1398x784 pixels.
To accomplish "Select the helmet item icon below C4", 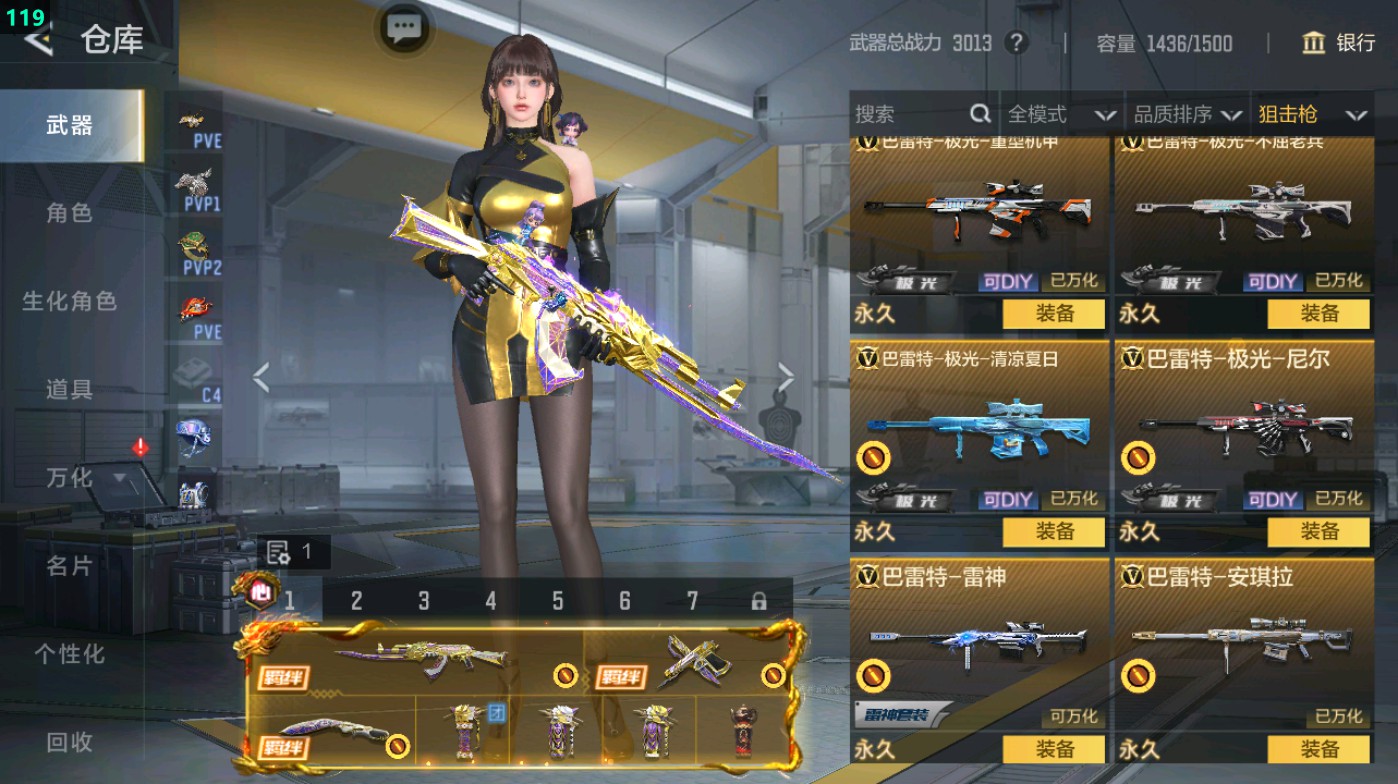I will point(196,434).
